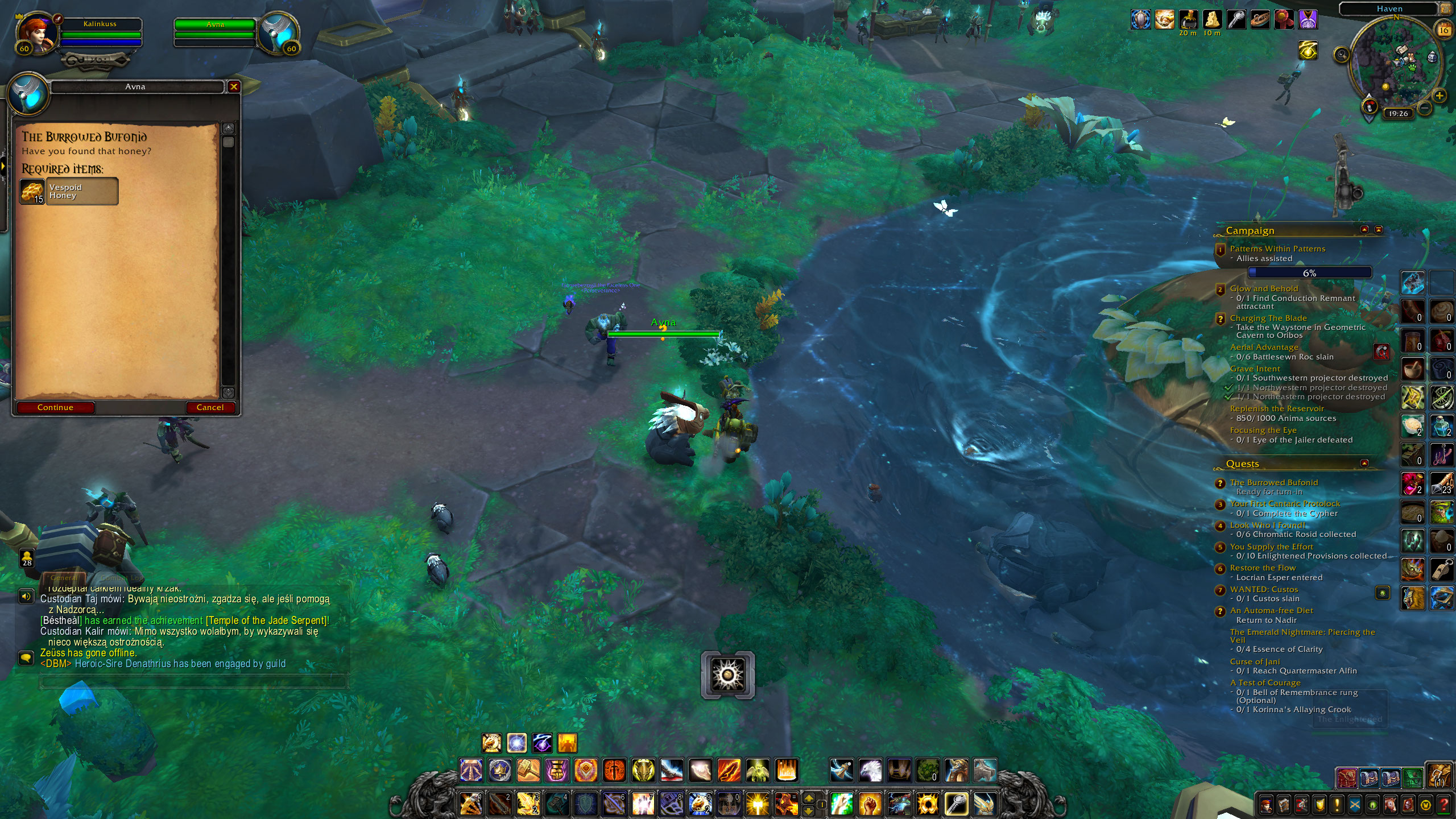
Task: Select the WANTED: Custos quest in tracker
Action: [x=1264, y=589]
